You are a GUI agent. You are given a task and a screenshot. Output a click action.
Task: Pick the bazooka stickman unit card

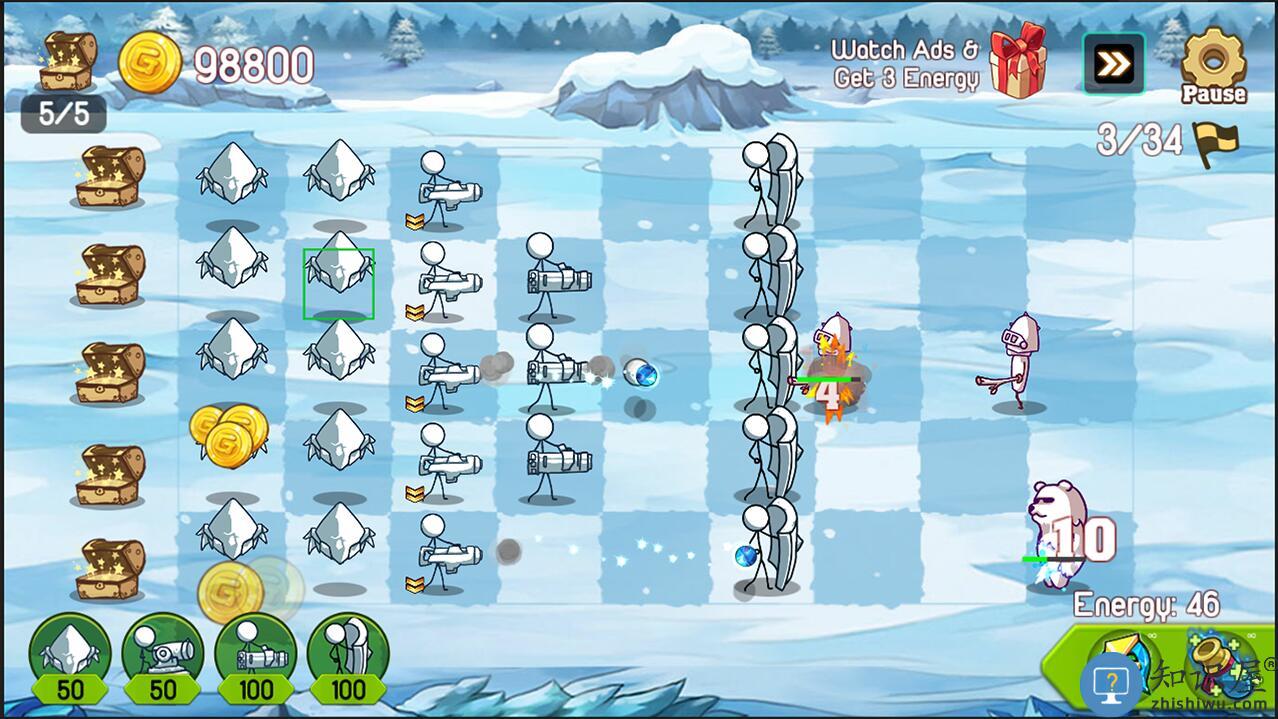tap(255, 657)
